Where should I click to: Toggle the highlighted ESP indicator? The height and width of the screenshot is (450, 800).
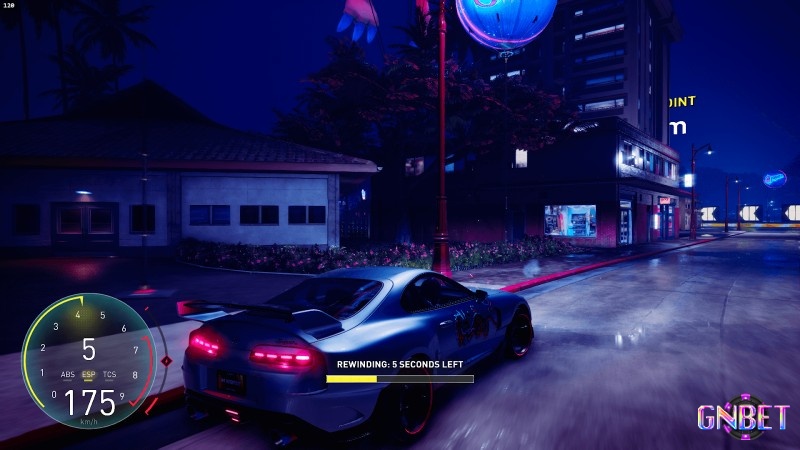point(88,375)
